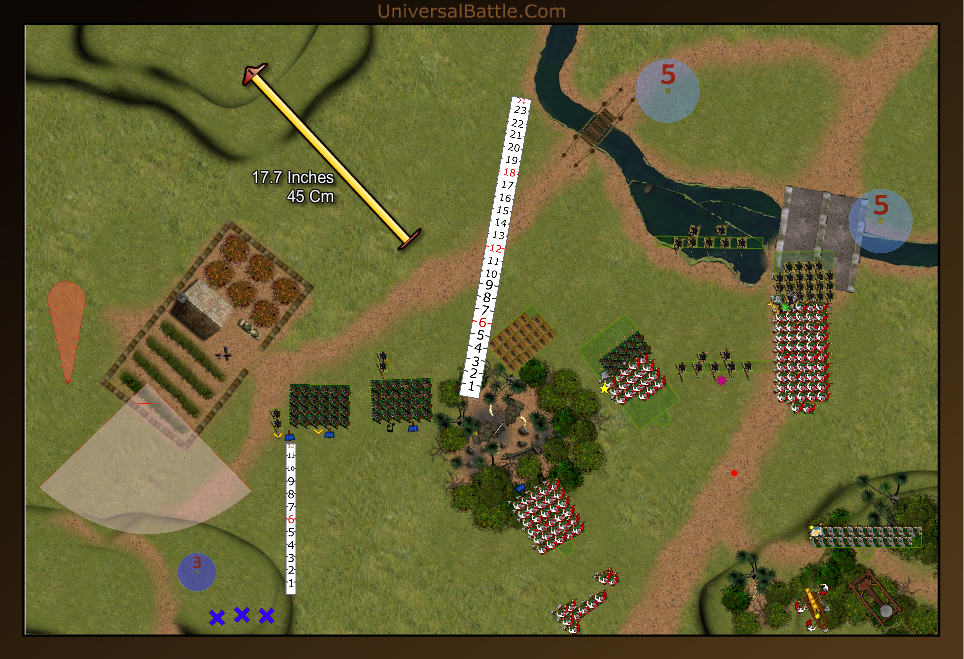Select the 5 objective token beside the wooden bridge
This screenshot has height=659, width=964.
(668, 91)
